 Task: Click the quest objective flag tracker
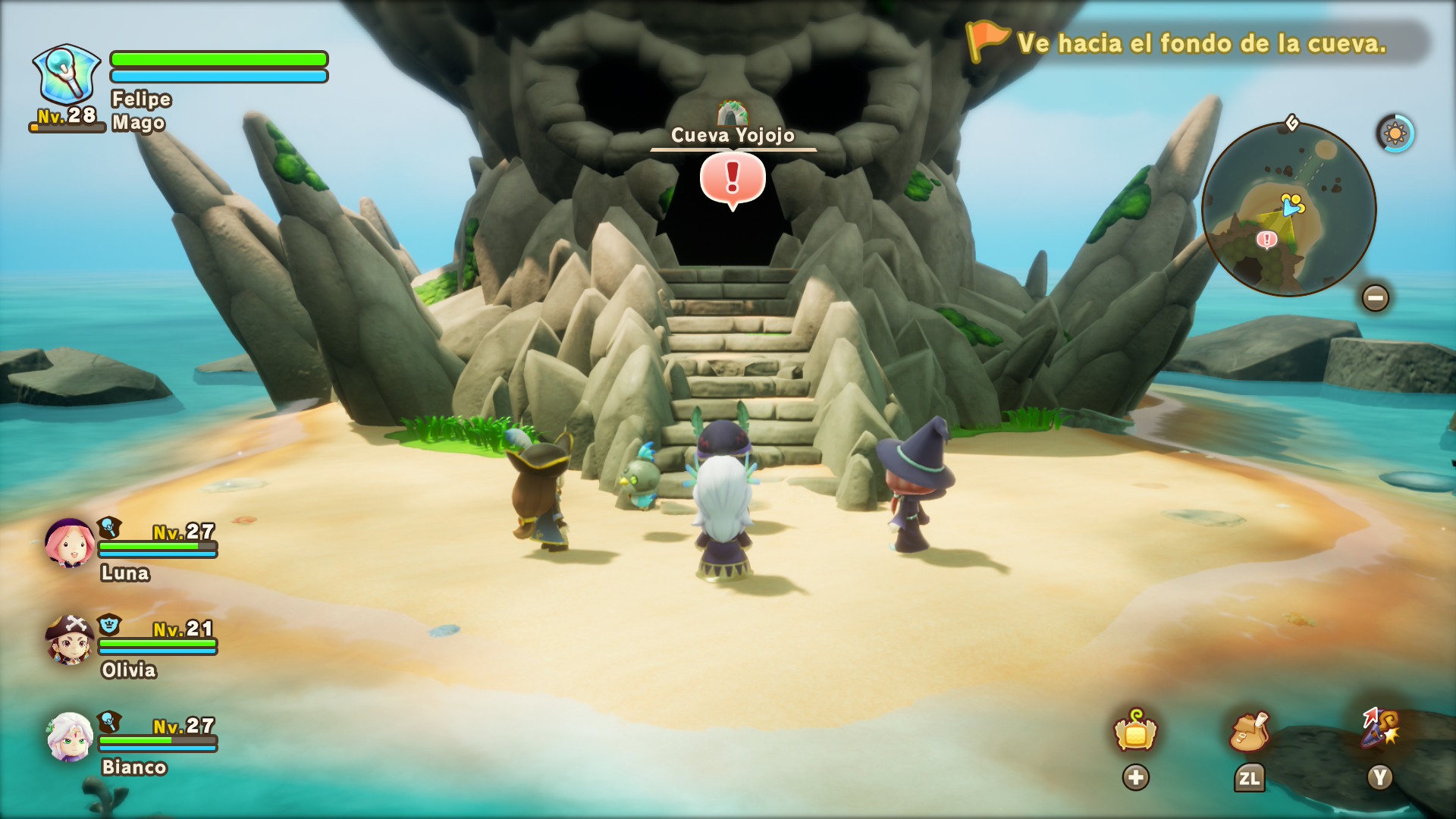coord(986,41)
